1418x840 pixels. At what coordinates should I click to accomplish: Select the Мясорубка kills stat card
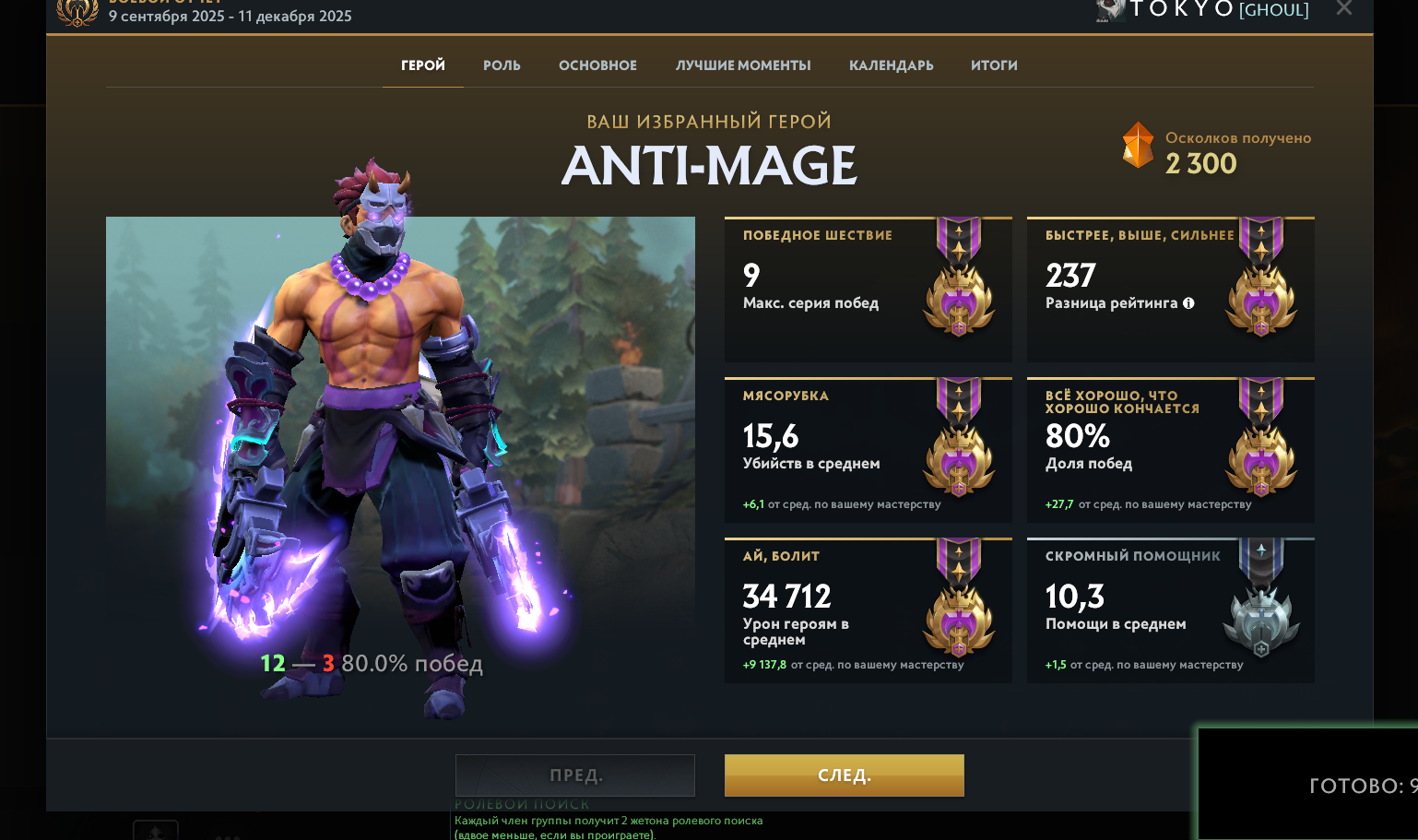pos(868,450)
